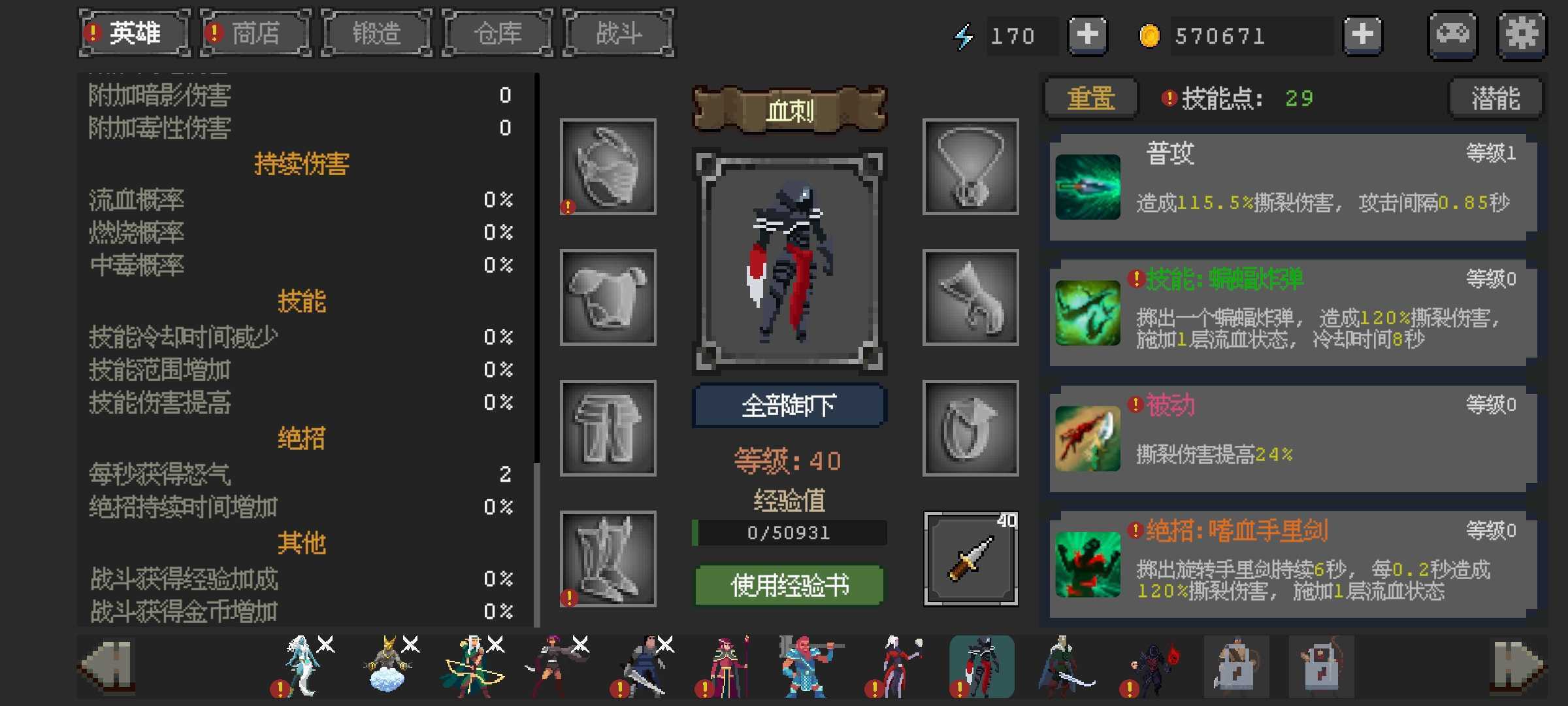1568x706 pixels.
Task: Select the glove equipment slot
Action: 970,297
